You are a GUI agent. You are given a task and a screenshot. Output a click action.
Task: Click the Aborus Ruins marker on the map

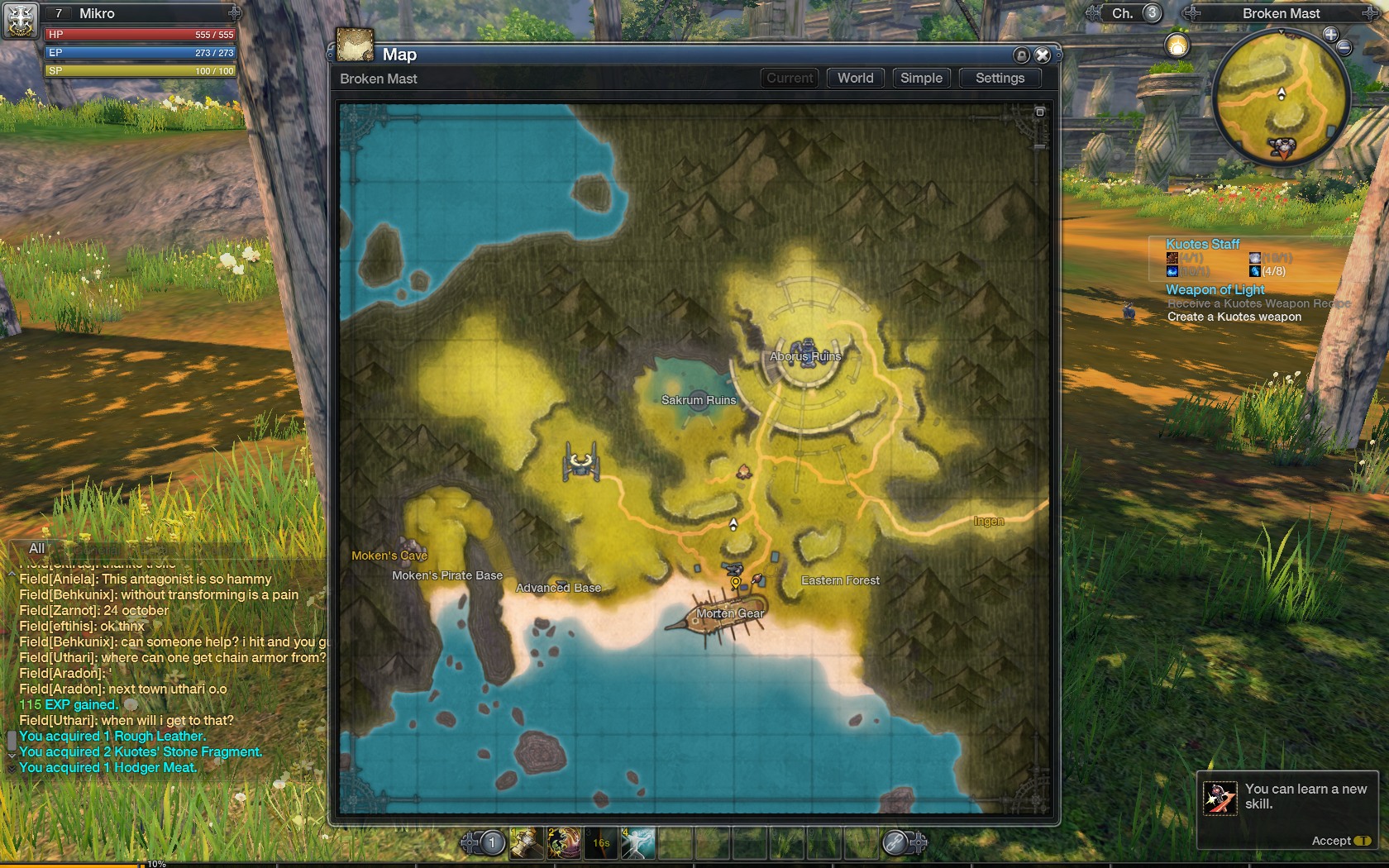pyautogui.click(x=805, y=354)
